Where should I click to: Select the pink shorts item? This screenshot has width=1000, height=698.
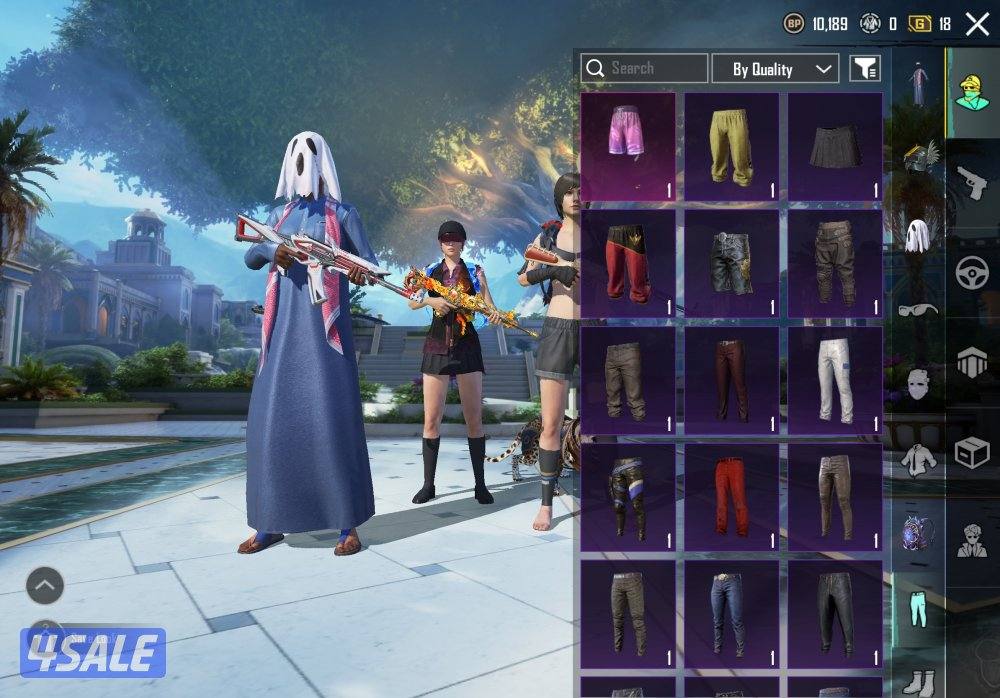tap(629, 147)
